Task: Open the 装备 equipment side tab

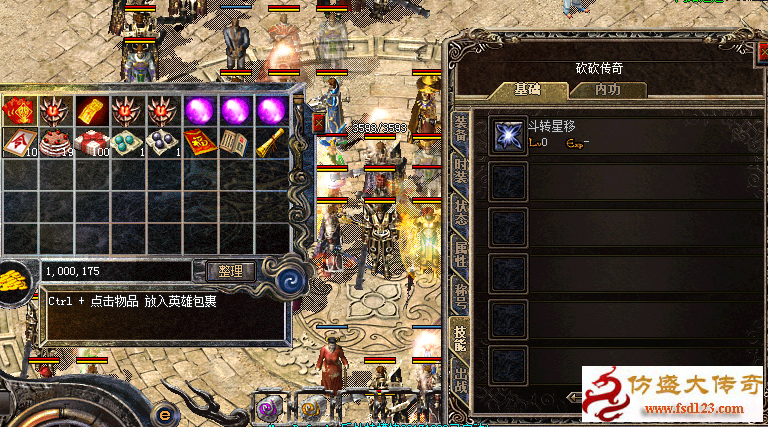Action: click(x=460, y=125)
